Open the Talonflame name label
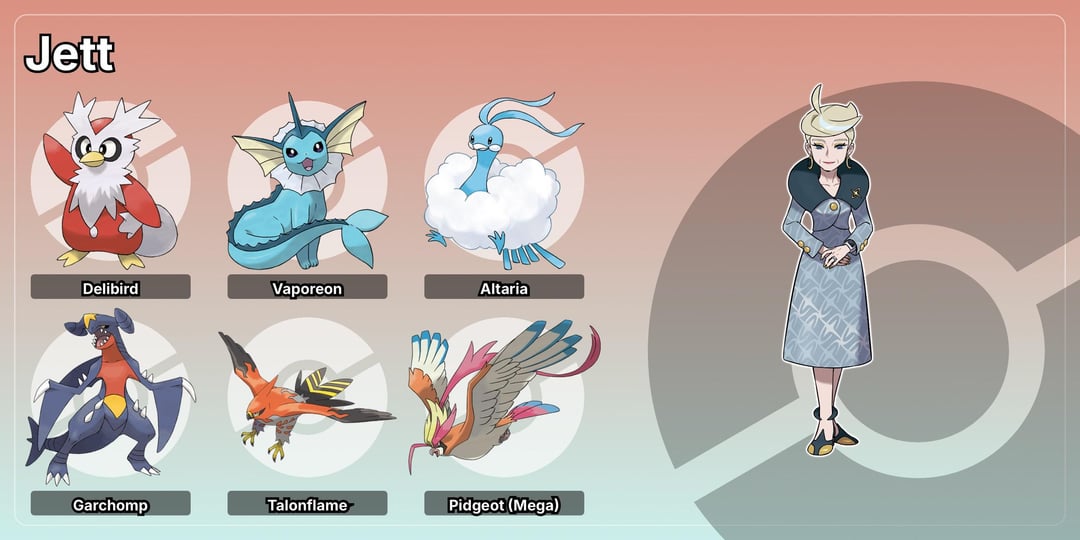Image resolution: width=1080 pixels, height=540 pixels. coord(307,504)
